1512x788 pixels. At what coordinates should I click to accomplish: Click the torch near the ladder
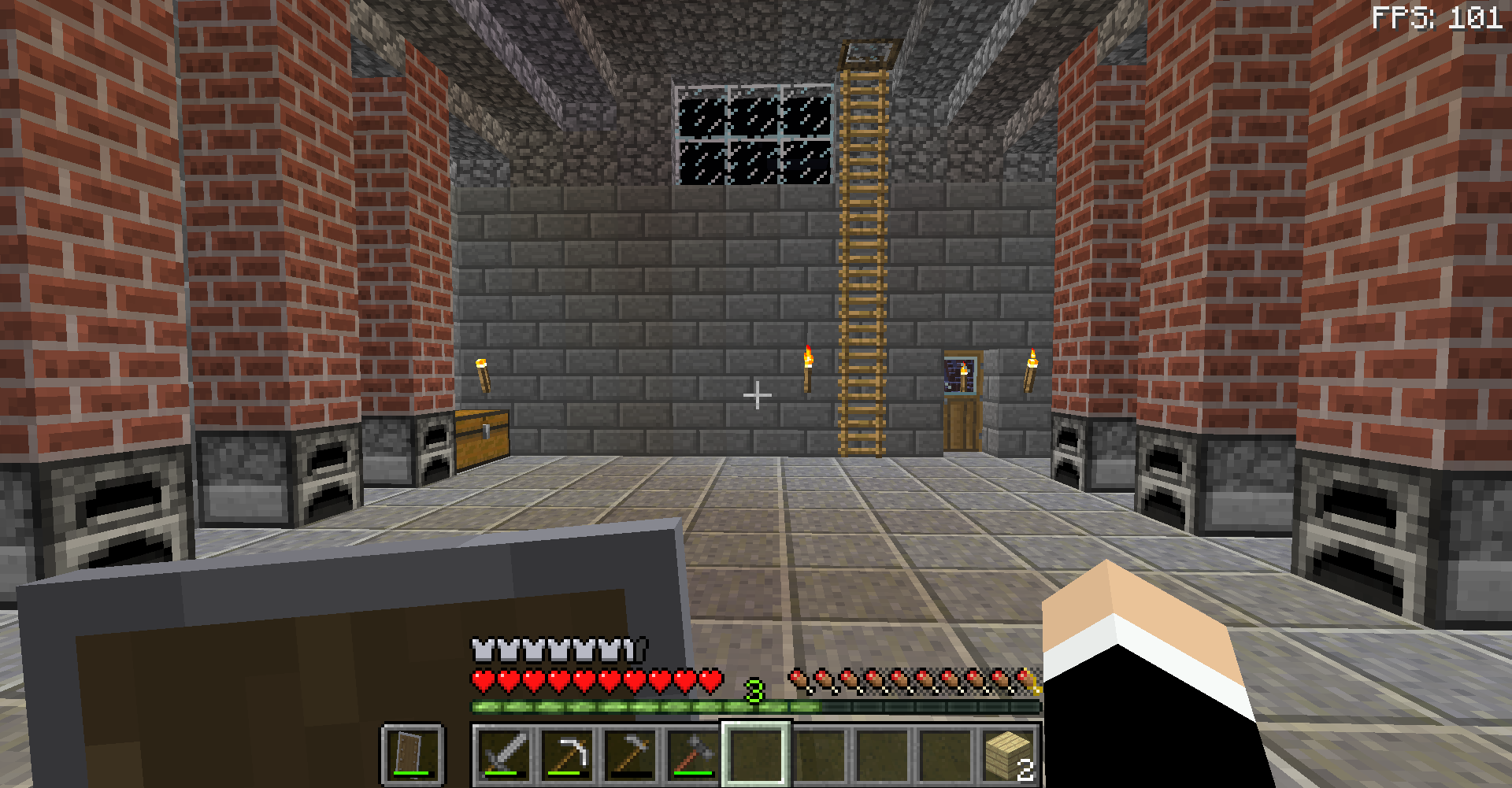(x=808, y=370)
